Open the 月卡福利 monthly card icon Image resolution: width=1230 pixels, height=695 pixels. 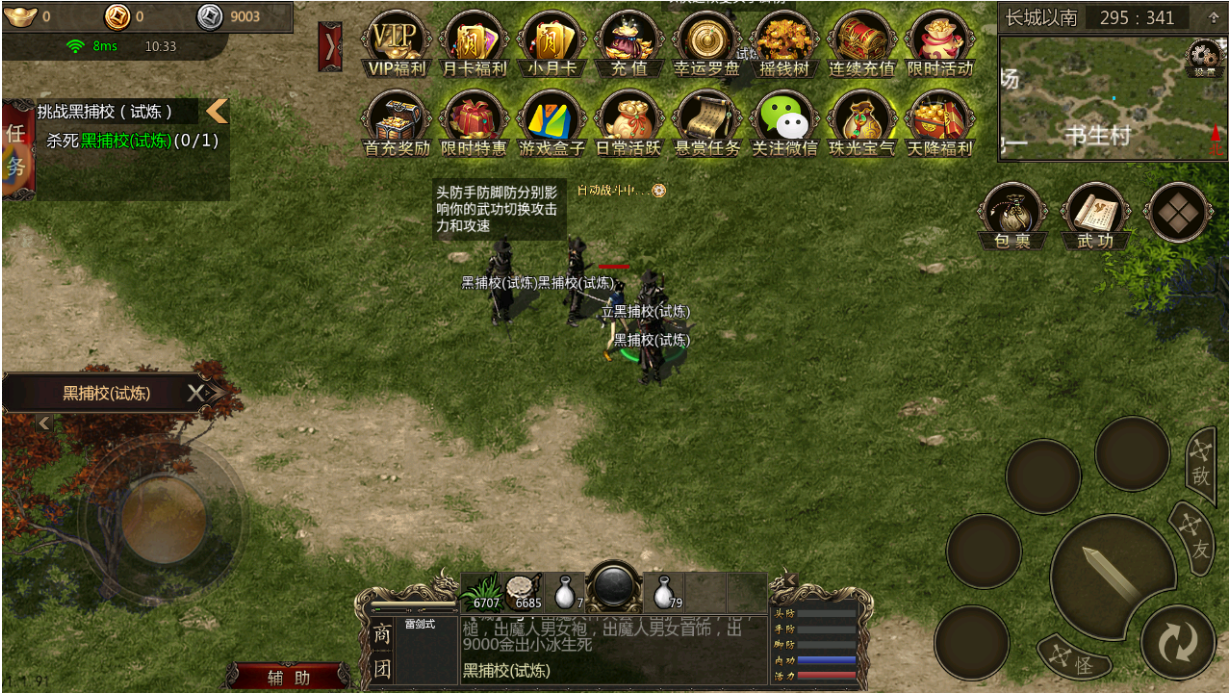(x=474, y=44)
